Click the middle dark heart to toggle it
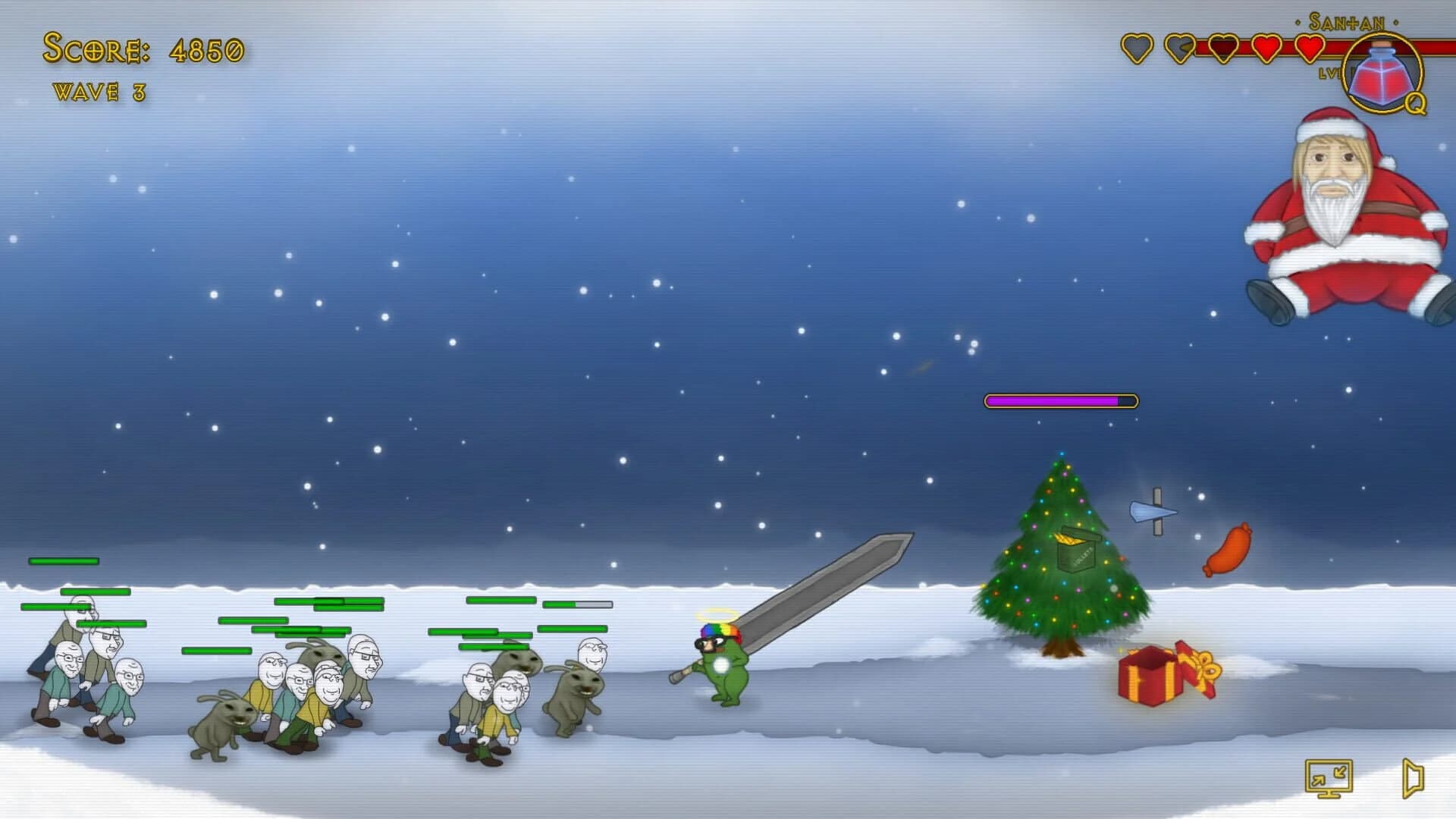Image resolution: width=1456 pixels, height=819 pixels. [1223, 49]
